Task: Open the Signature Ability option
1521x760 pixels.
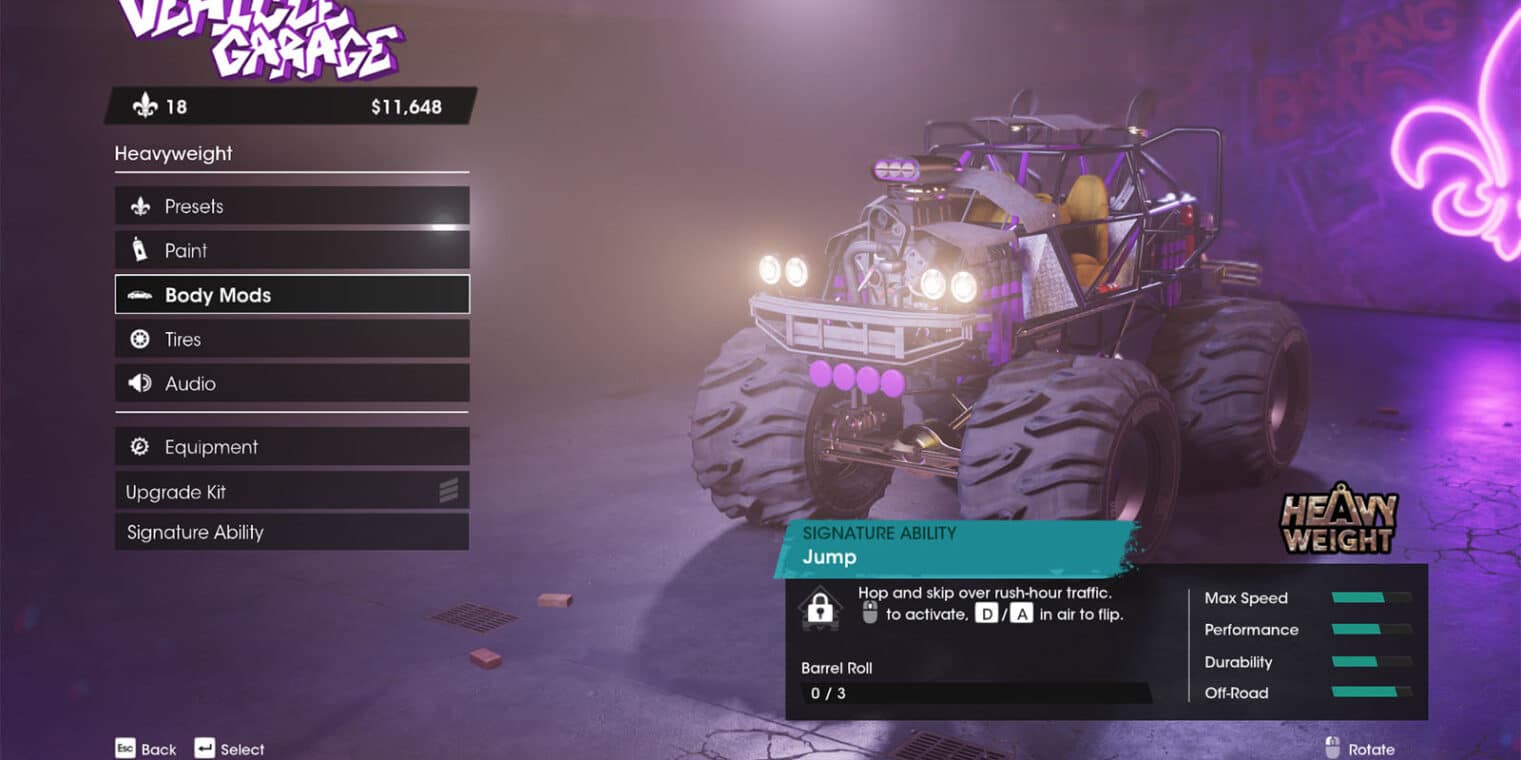Action: pyautogui.click(x=291, y=532)
